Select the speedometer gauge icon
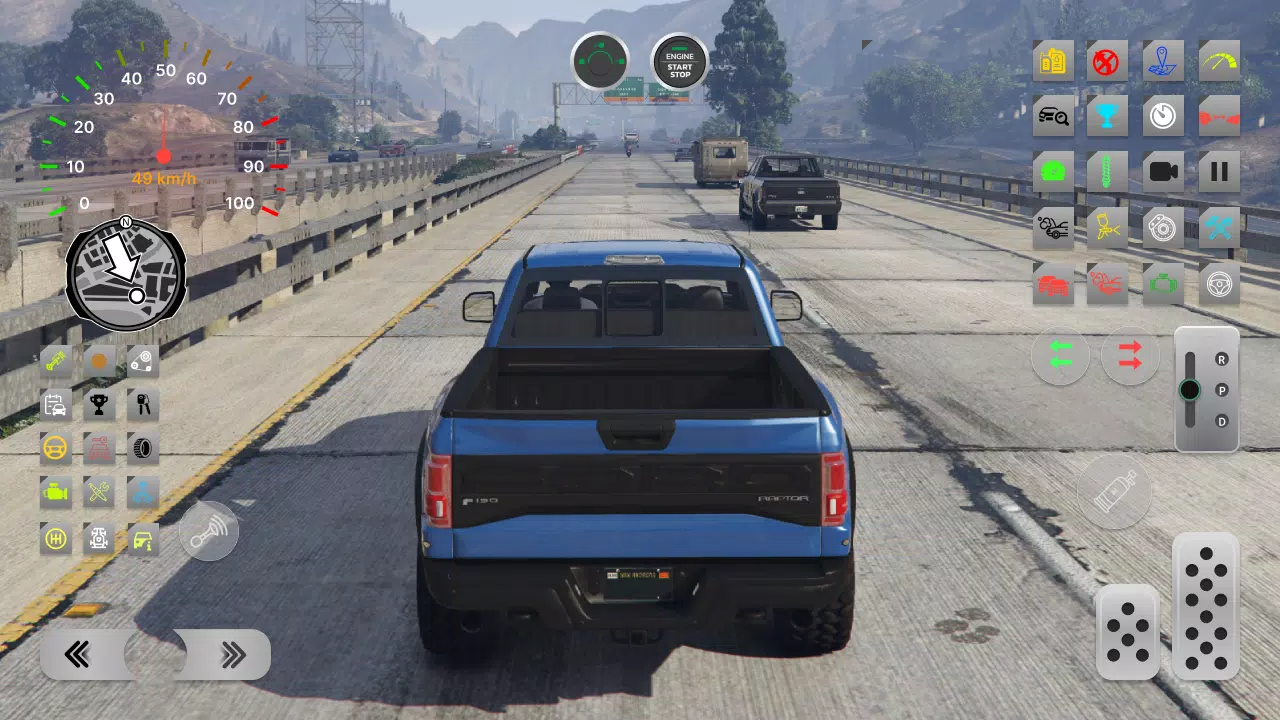1280x720 pixels. [x=1218, y=61]
